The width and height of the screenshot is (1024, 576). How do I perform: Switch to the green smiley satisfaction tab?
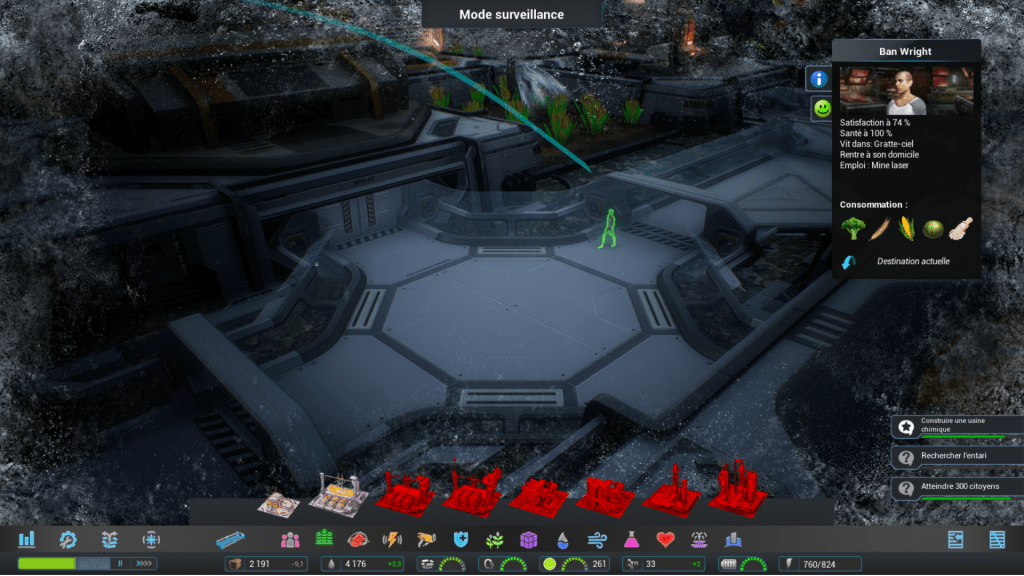click(821, 108)
